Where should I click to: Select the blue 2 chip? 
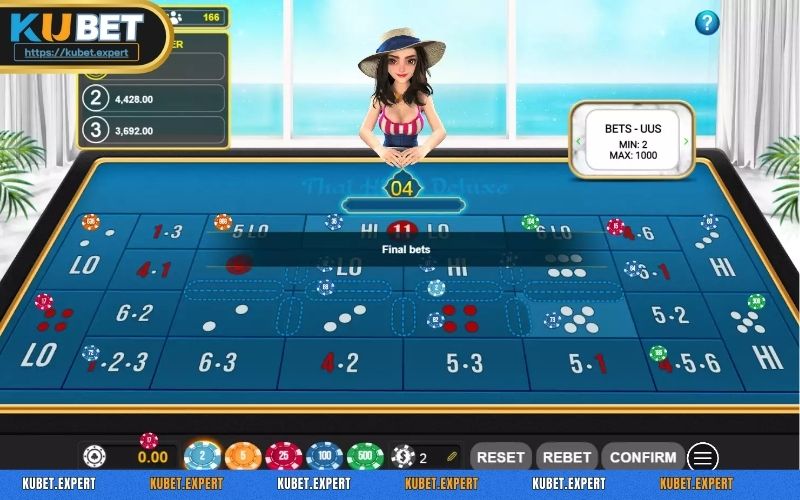[x=203, y=458]
